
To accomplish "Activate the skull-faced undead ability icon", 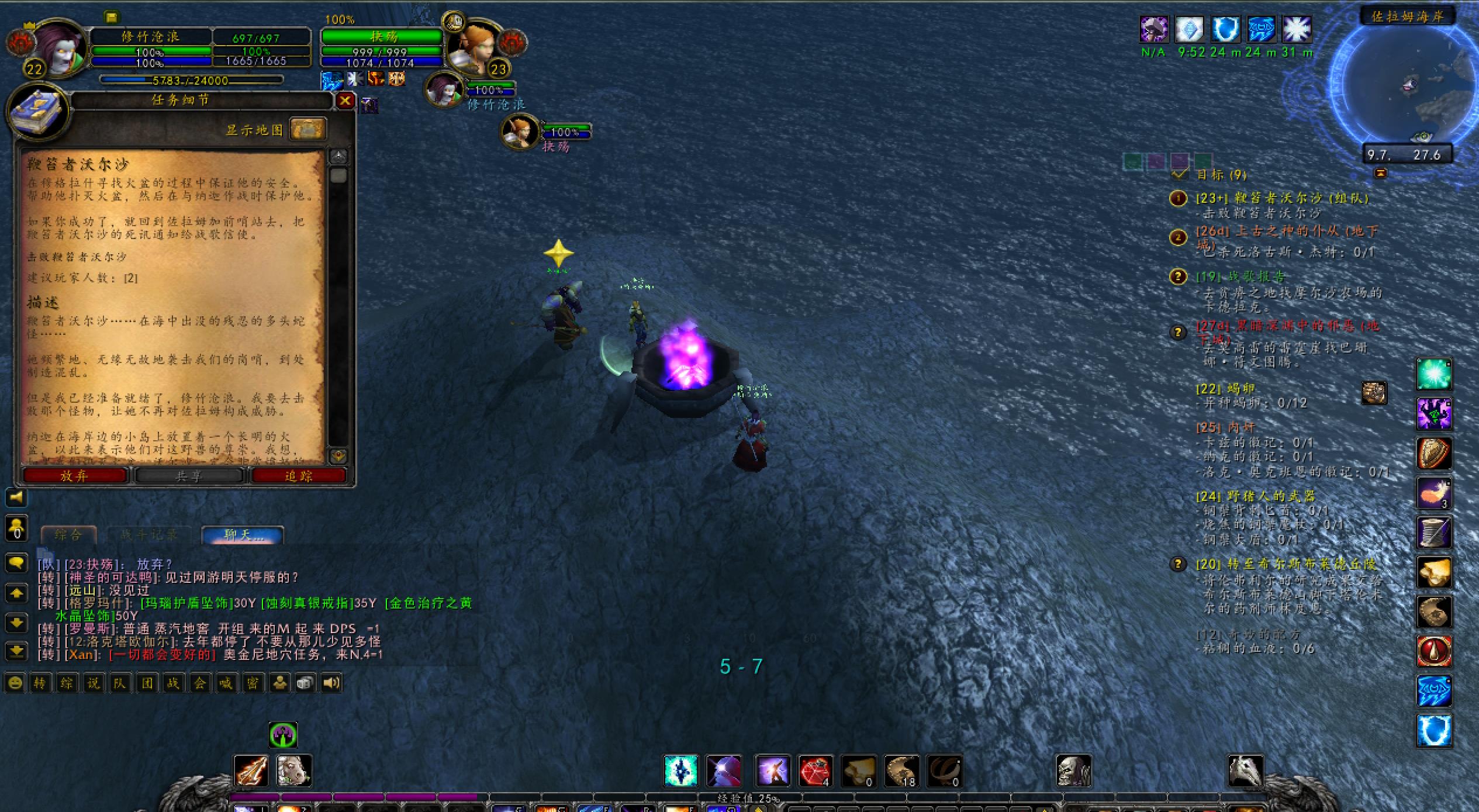I will 1073,771.
